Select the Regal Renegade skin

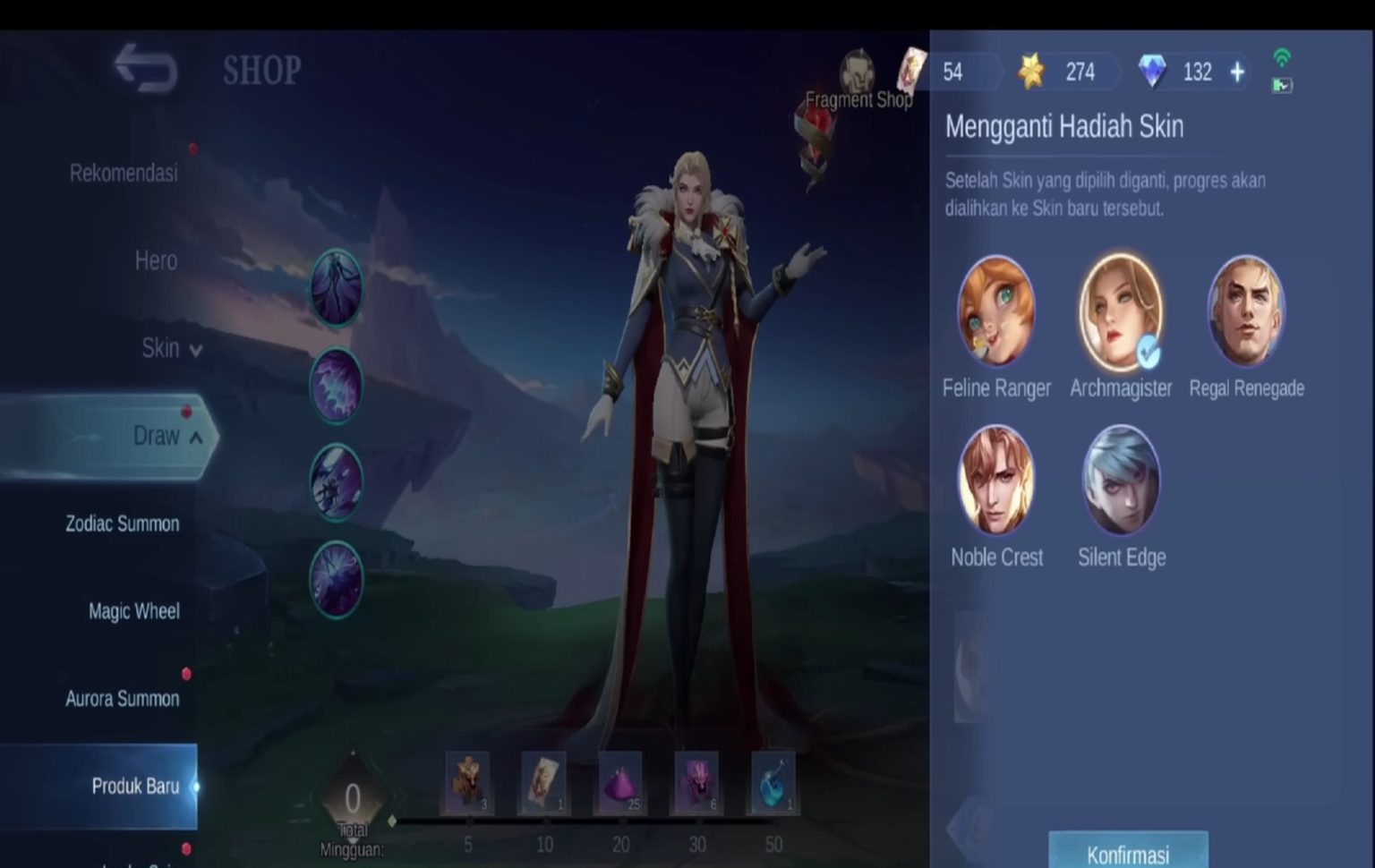click(1247, 313)
